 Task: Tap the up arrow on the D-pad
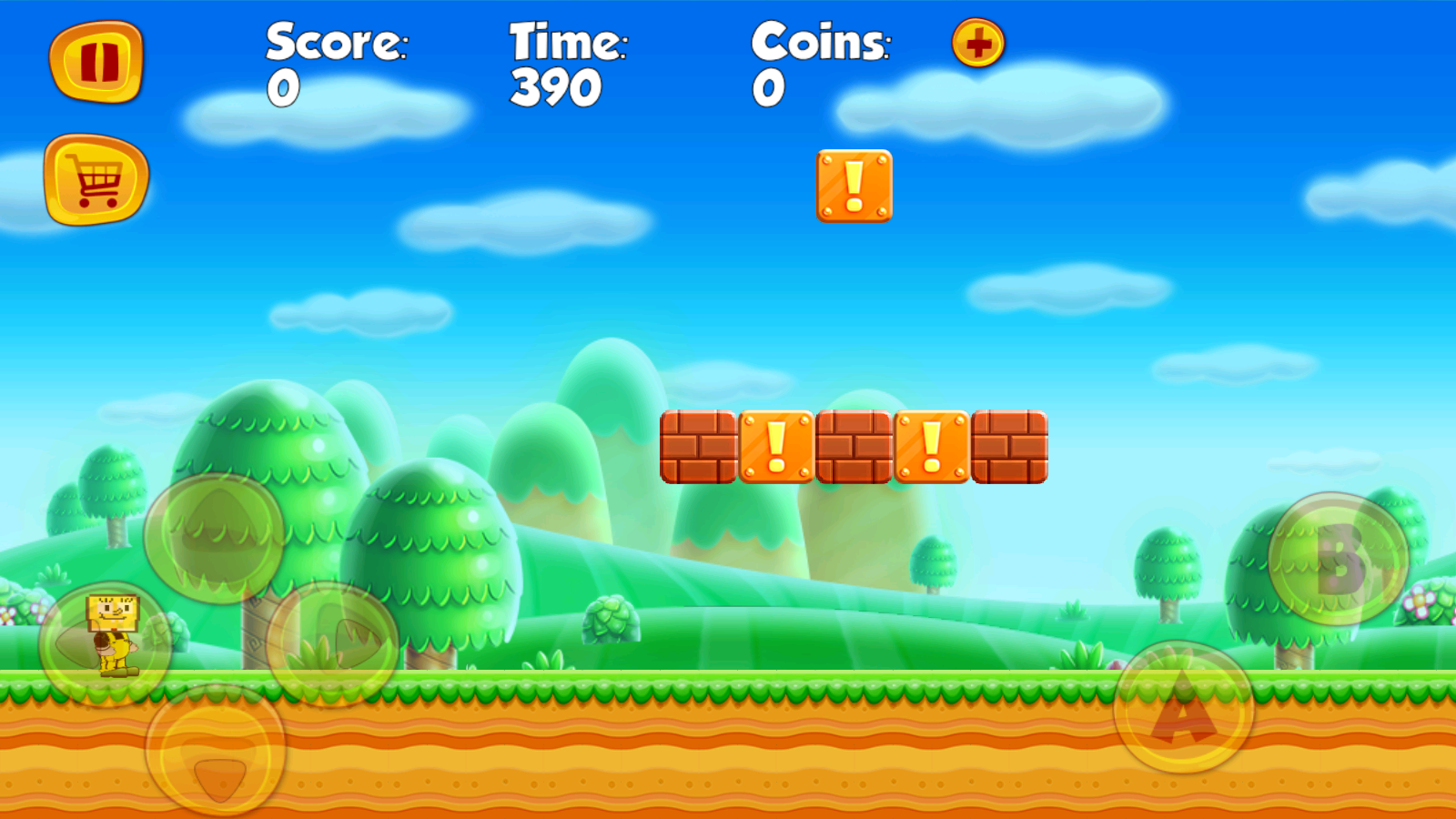215,538
